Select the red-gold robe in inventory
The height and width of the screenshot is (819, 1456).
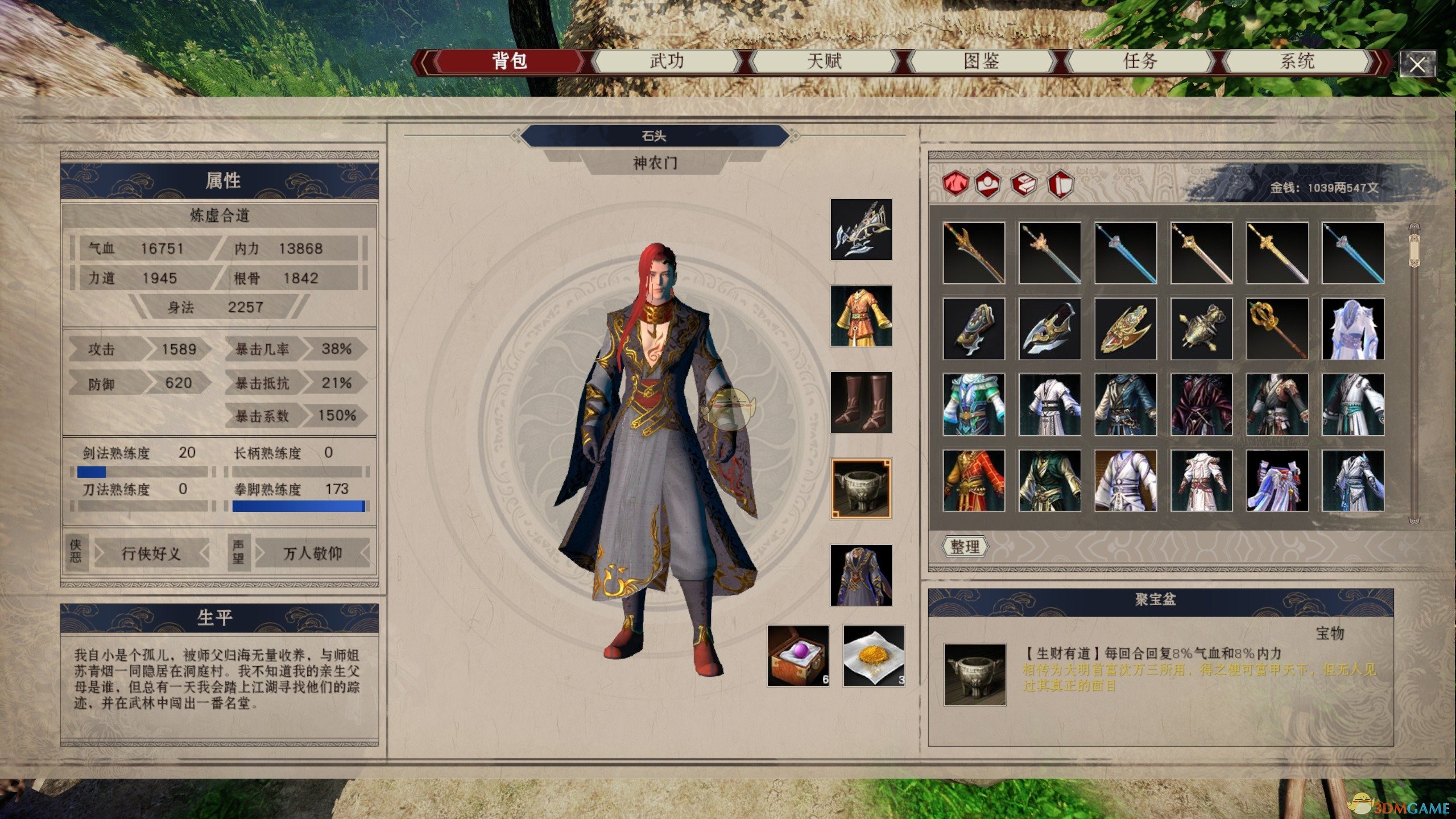point(974,481)
